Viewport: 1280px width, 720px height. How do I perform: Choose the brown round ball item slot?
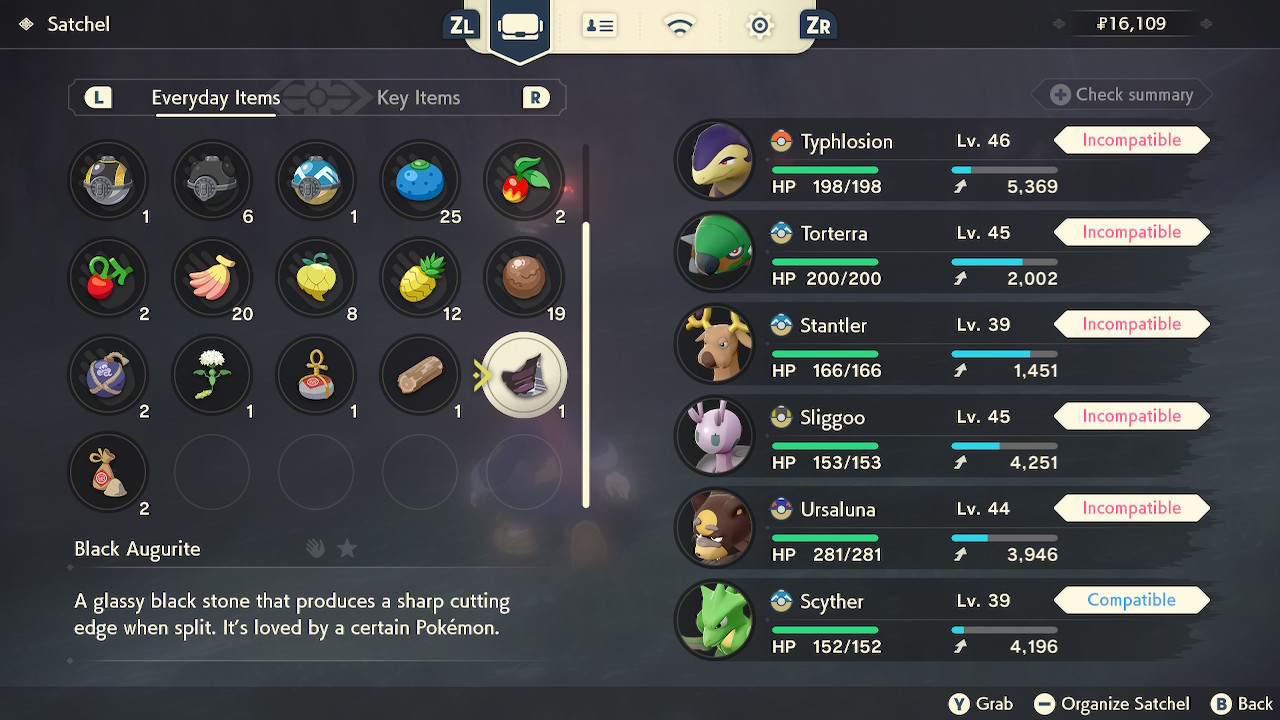tap(523, 275)
